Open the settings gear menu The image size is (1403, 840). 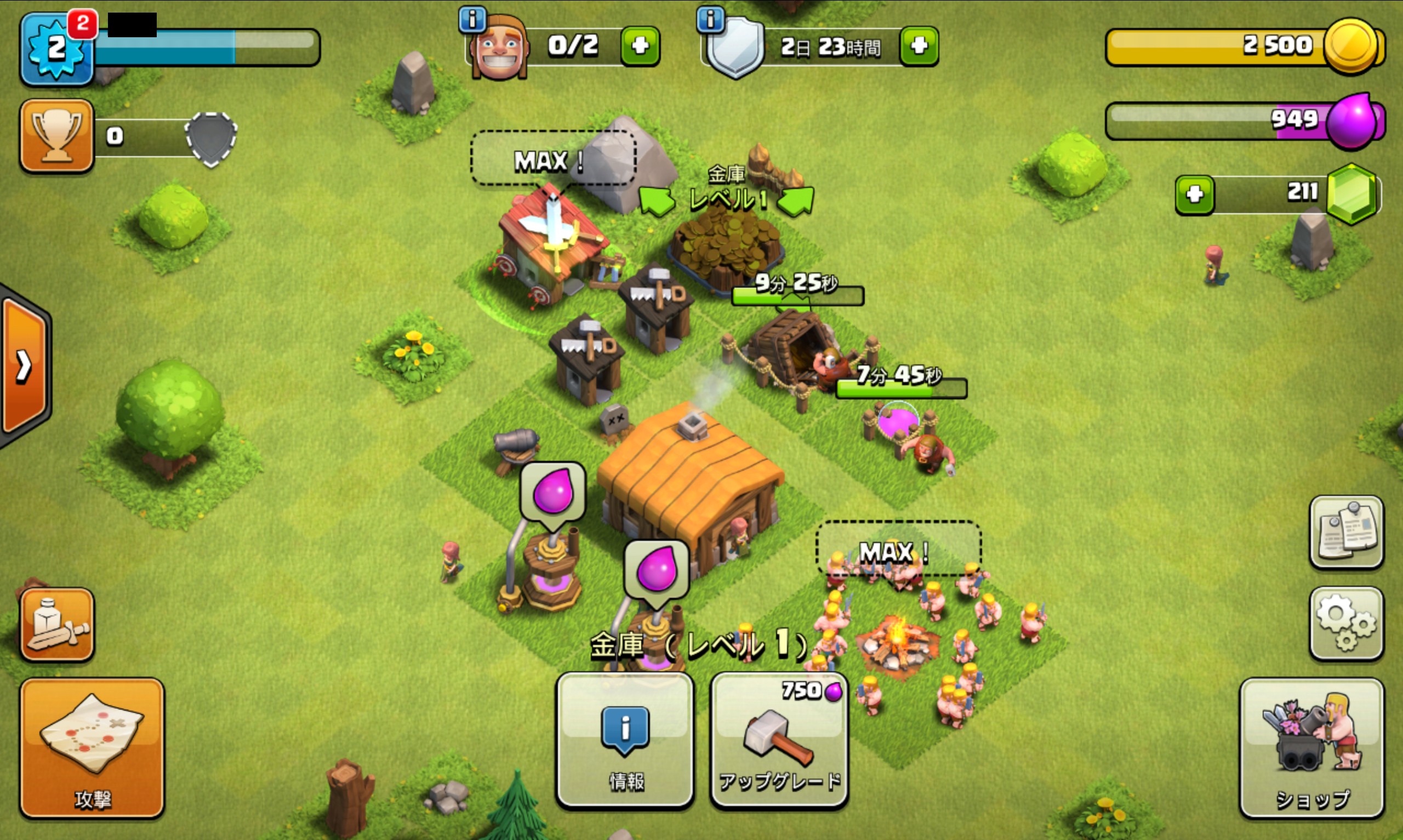pos(1346,622)
